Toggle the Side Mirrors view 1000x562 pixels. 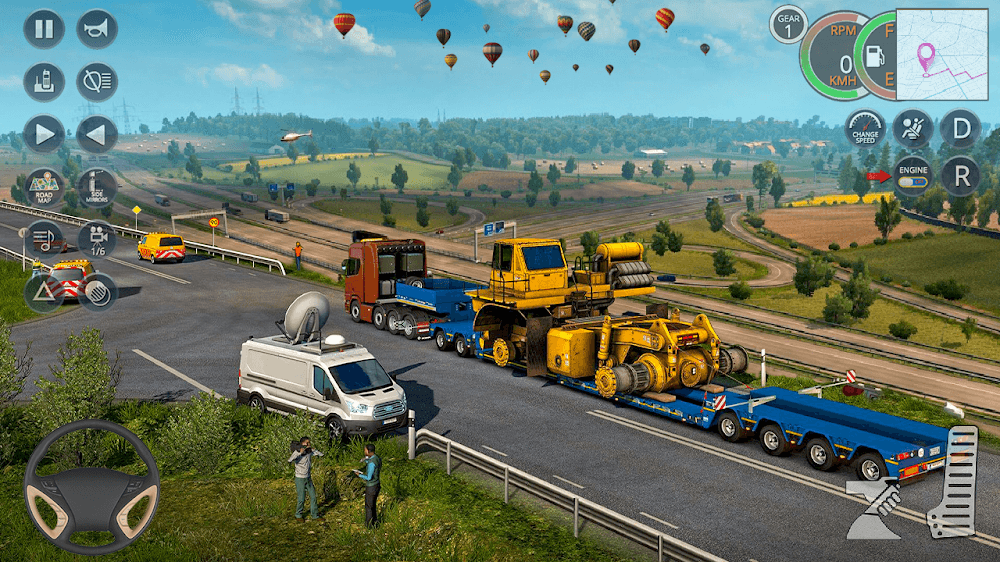coord(97,186)
